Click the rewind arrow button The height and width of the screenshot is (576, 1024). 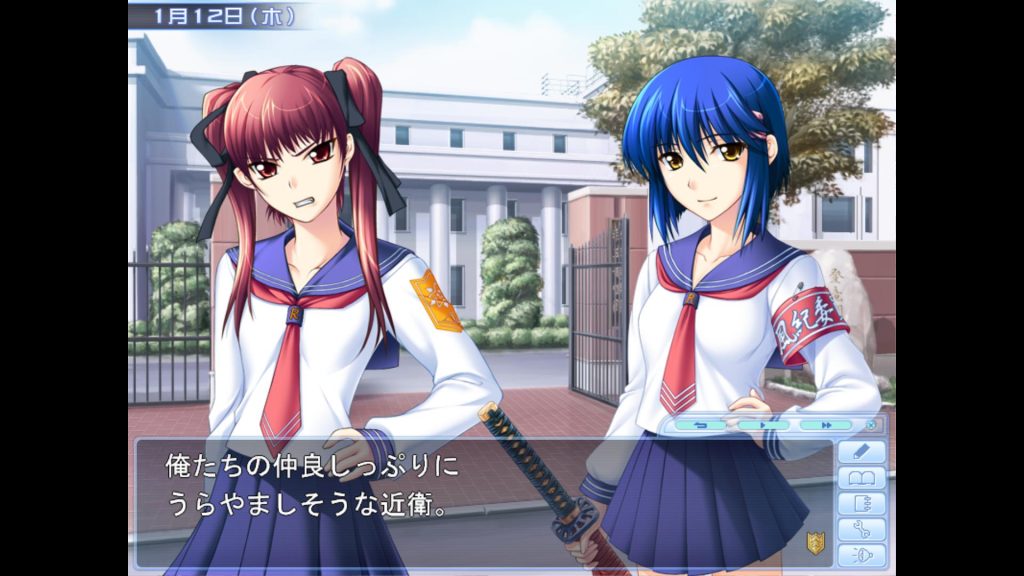(x=700, y=425)
